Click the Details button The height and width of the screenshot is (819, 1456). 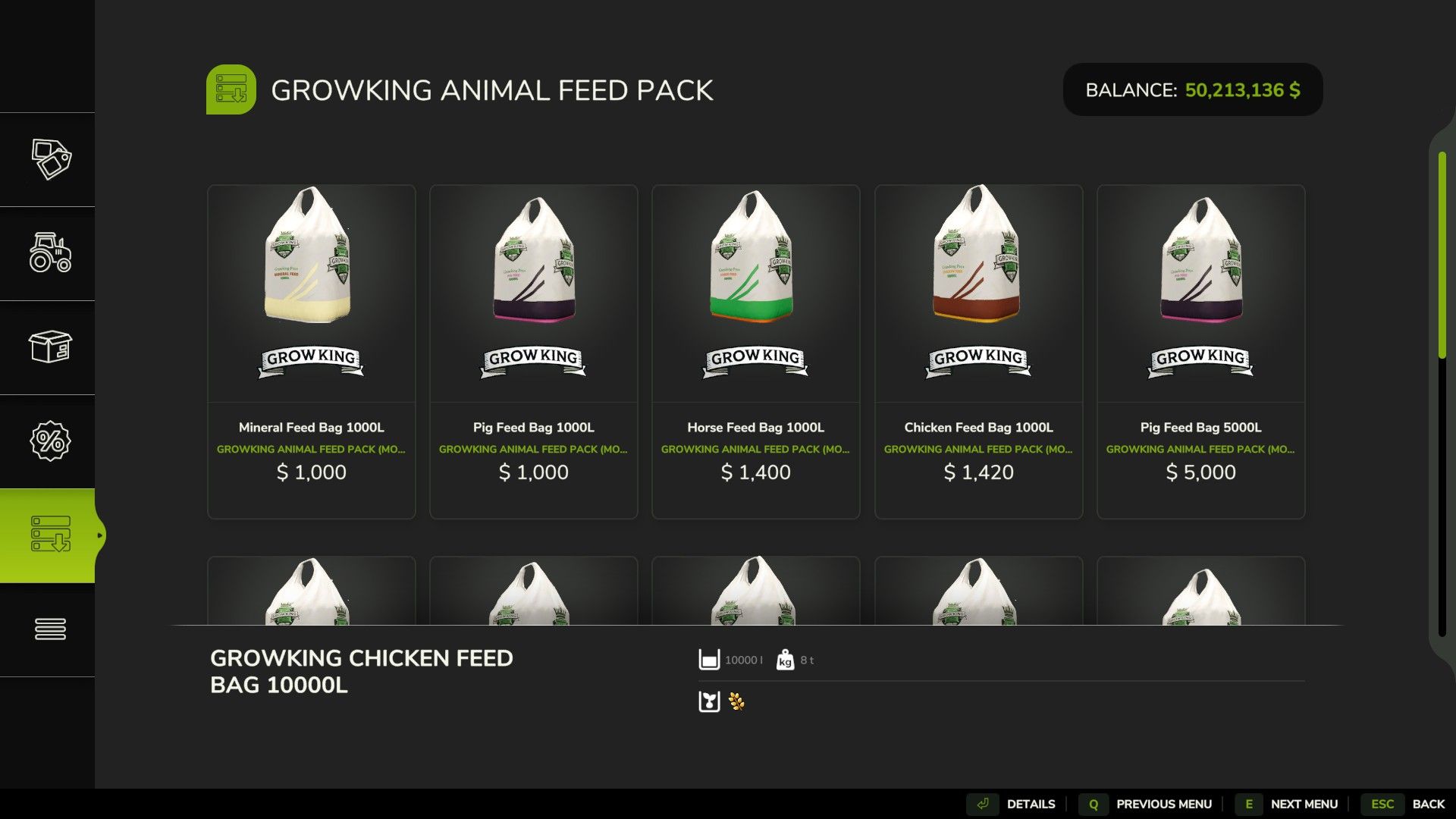1016,804
